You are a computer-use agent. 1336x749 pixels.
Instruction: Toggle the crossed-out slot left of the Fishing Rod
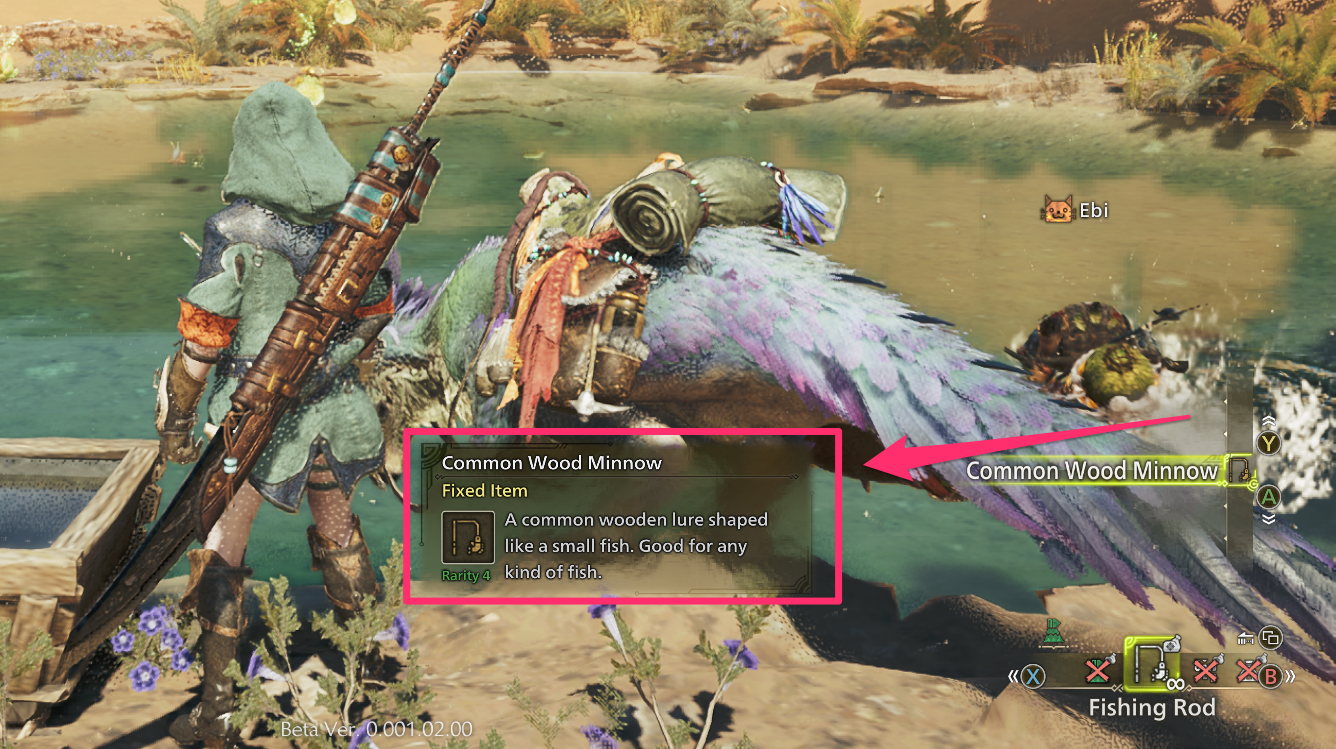coord(1098,670)
